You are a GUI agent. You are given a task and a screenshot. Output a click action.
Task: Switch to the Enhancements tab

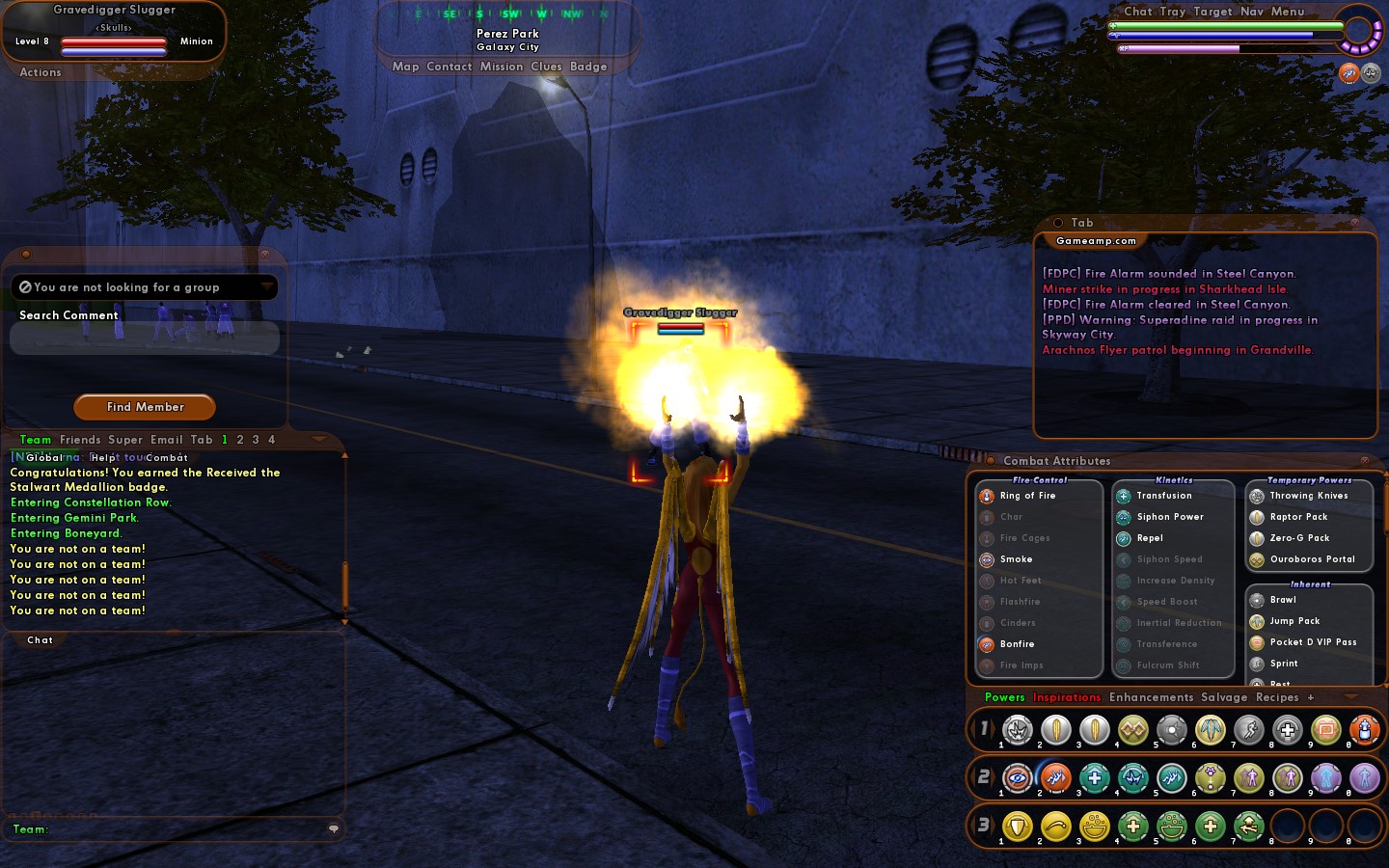tap(1151, 697)
